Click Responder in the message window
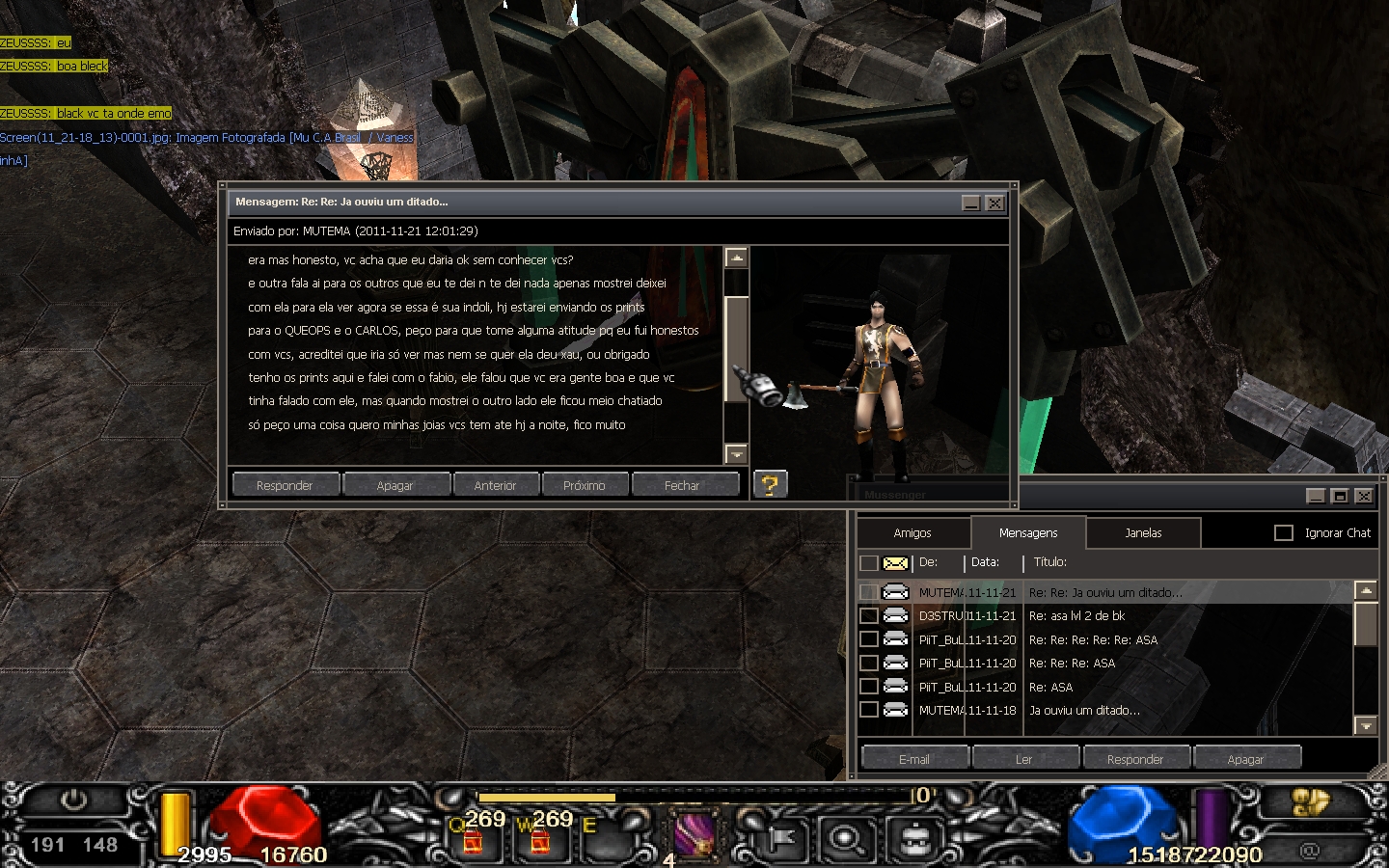Screen dimensions: 1389x868 (285, 485)
